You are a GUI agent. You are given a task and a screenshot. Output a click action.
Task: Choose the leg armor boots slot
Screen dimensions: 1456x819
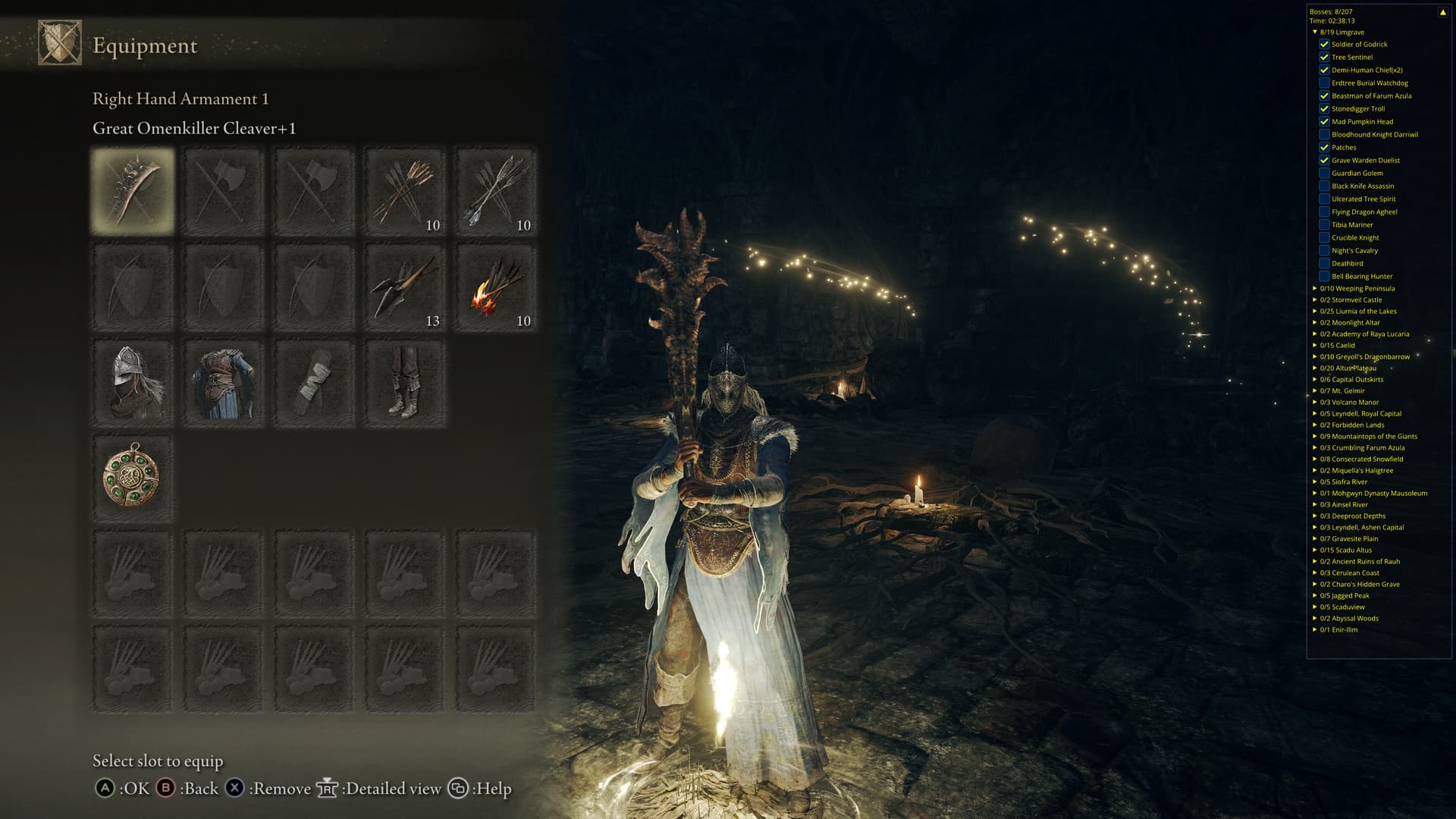point(405,383)
